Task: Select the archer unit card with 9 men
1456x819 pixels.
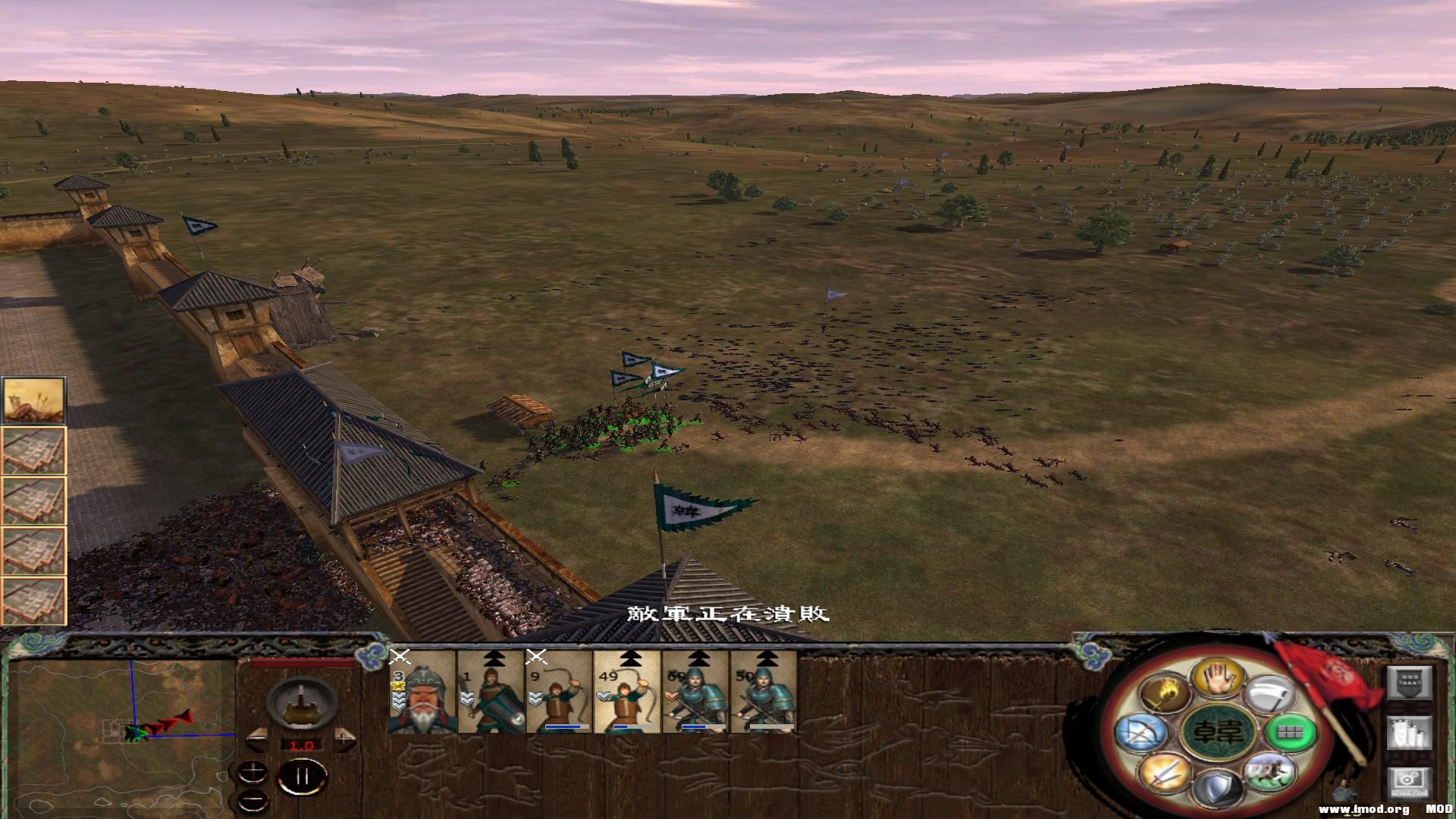Action: pyautogui.click(x=559, y=692)
